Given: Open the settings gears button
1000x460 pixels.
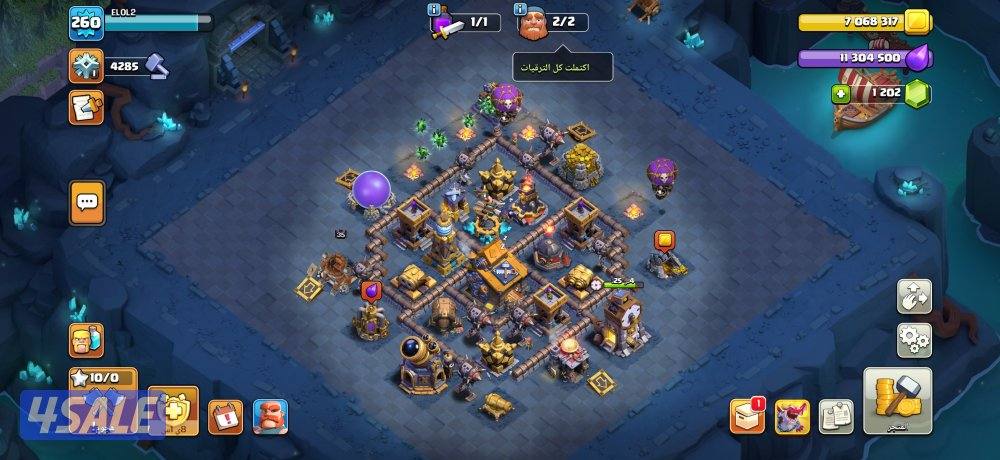Looking at the screenshot, I should tap(914, 340).
